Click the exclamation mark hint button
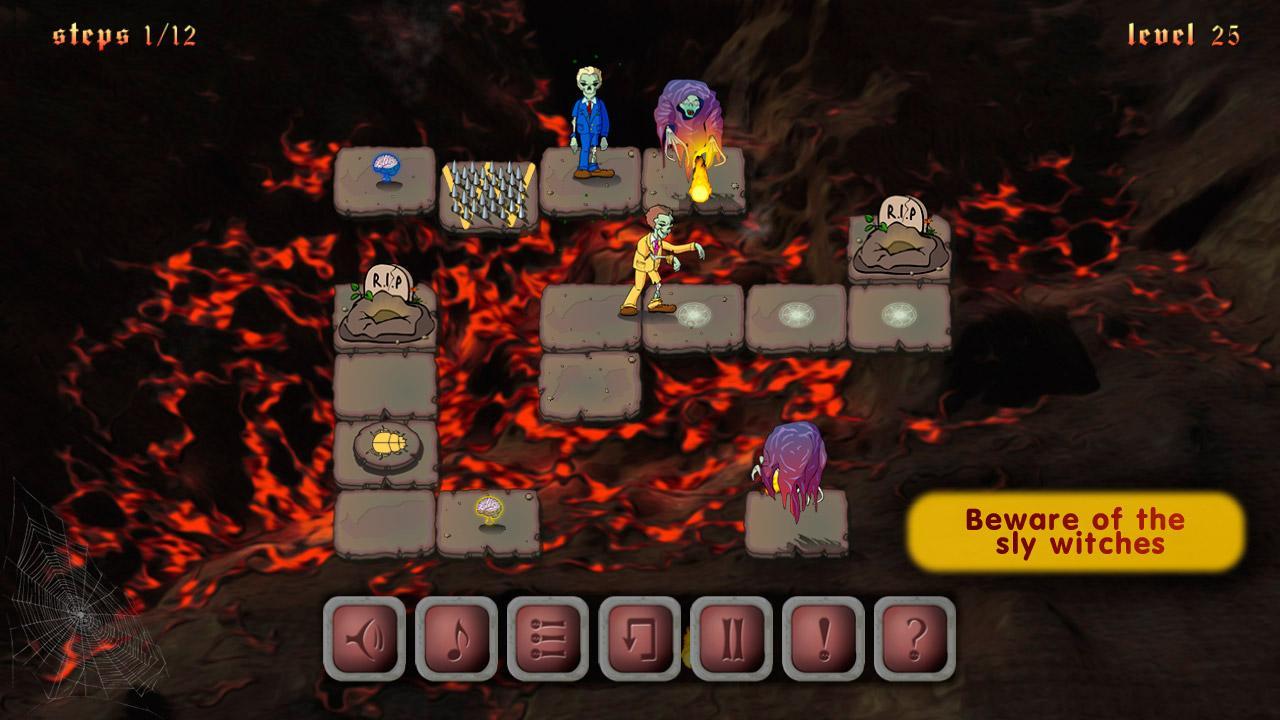Viewport: 1280px width, 720px height. 823,638
